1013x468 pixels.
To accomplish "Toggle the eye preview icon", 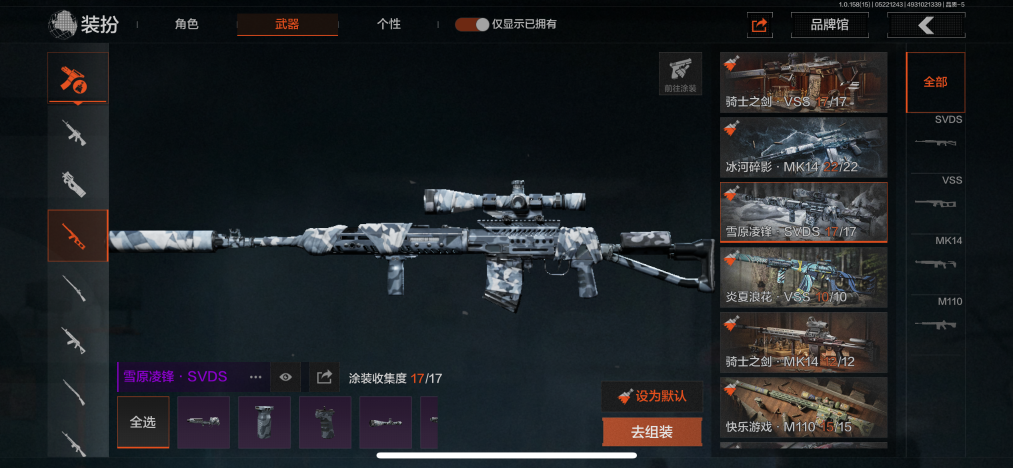I will click(286, 377).
